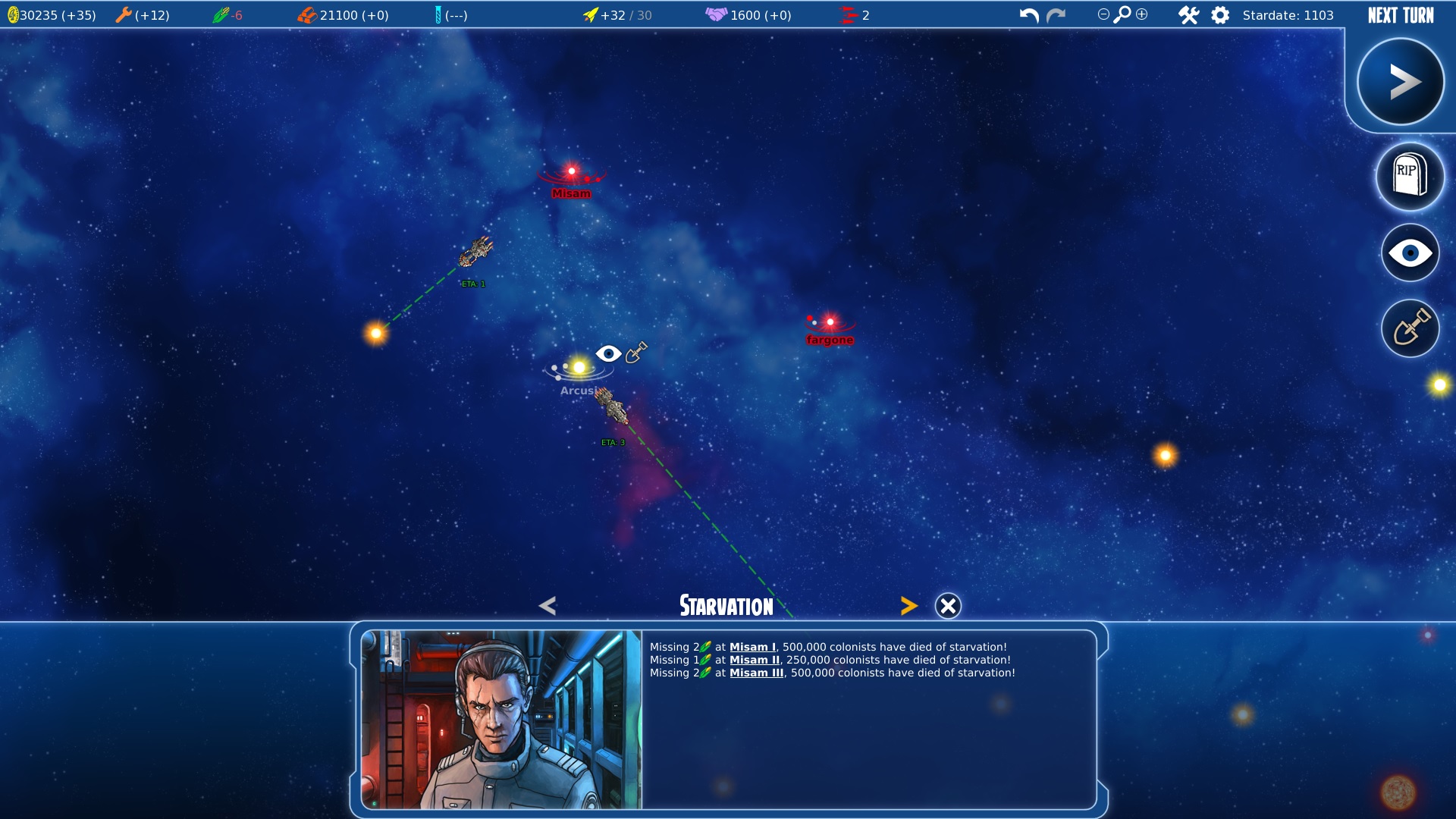Close the Starvation report panel
Viewport: 1456px width, 819px height.
pos(947,606)
